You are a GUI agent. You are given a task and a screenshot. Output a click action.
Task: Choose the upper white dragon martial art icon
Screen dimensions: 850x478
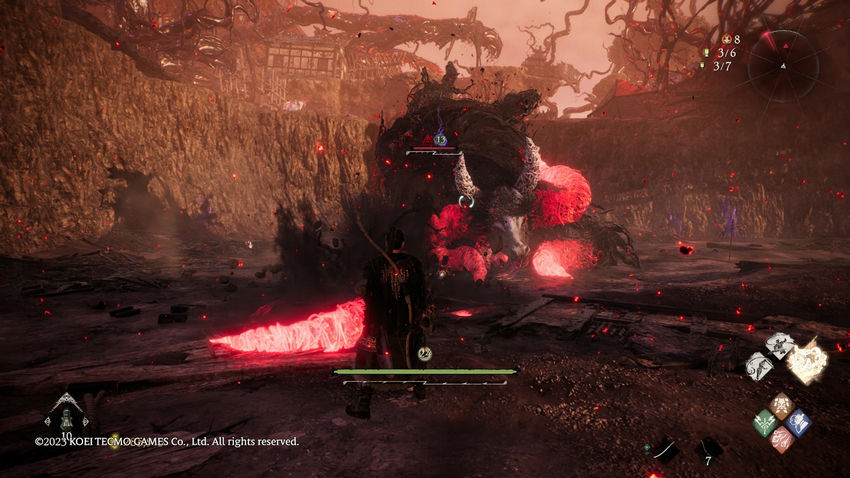(779, 346)
